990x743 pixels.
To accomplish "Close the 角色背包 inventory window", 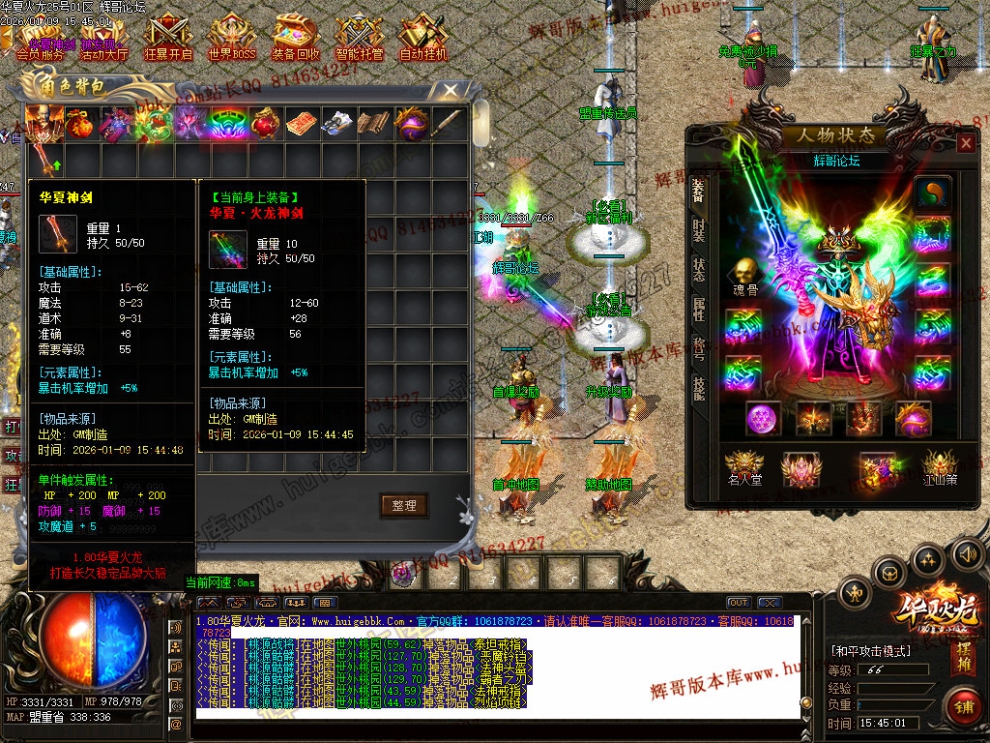I will coord(451,91).
